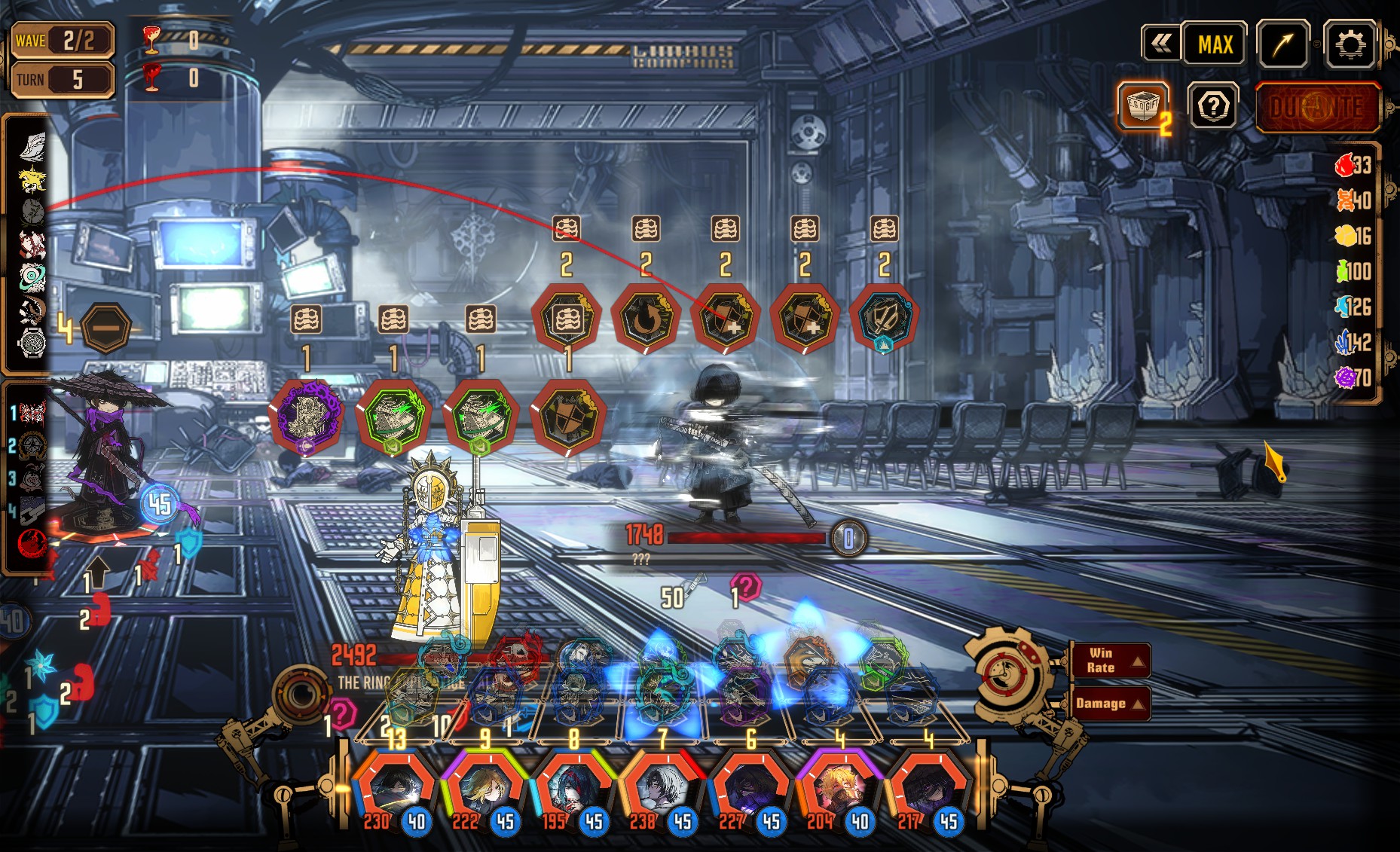Viewport: 1400px width, 852px height.
Task: Click the hexagonal minus button
Action: point(105,328)
